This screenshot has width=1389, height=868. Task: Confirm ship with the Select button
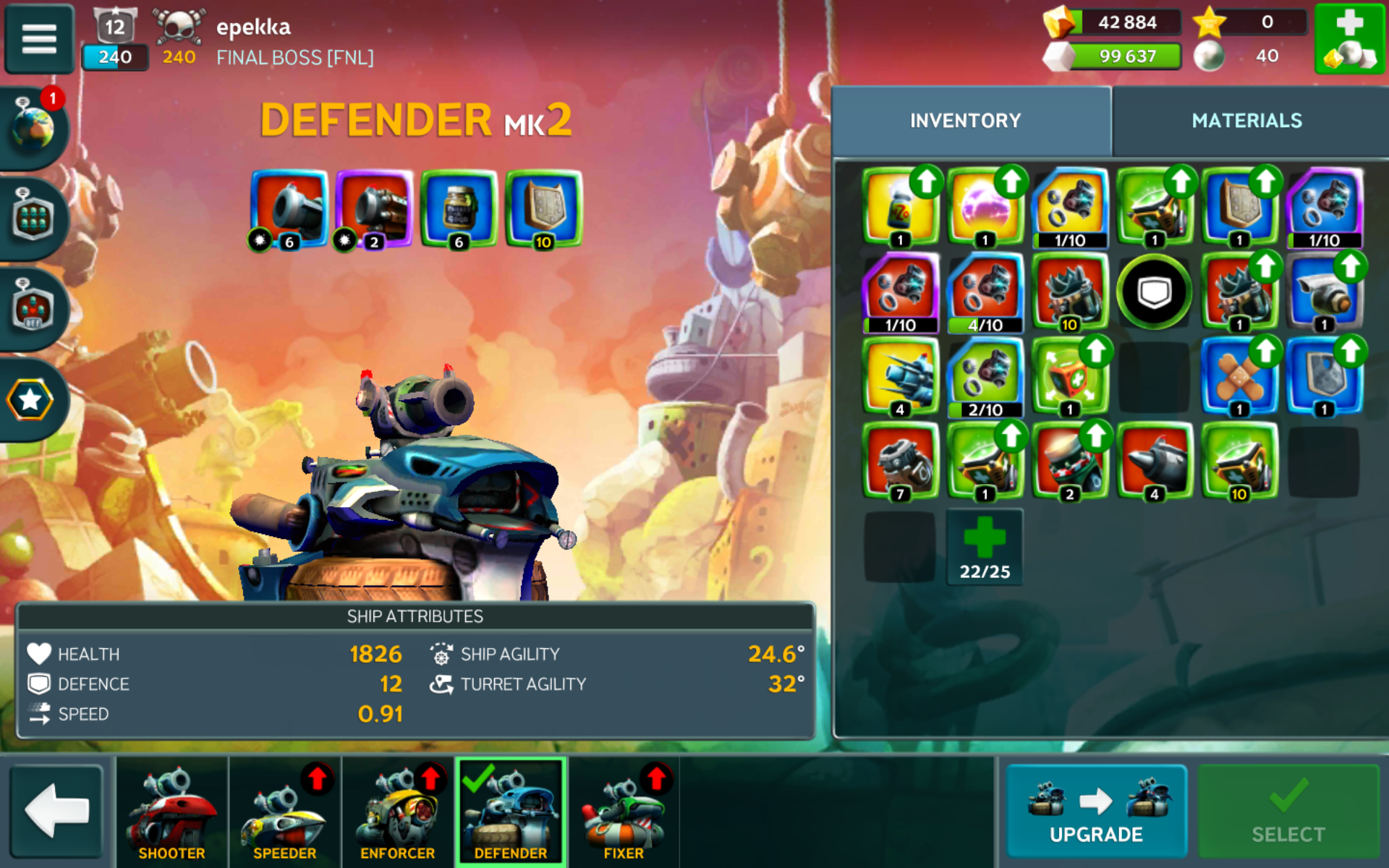tap(1288, 812)
